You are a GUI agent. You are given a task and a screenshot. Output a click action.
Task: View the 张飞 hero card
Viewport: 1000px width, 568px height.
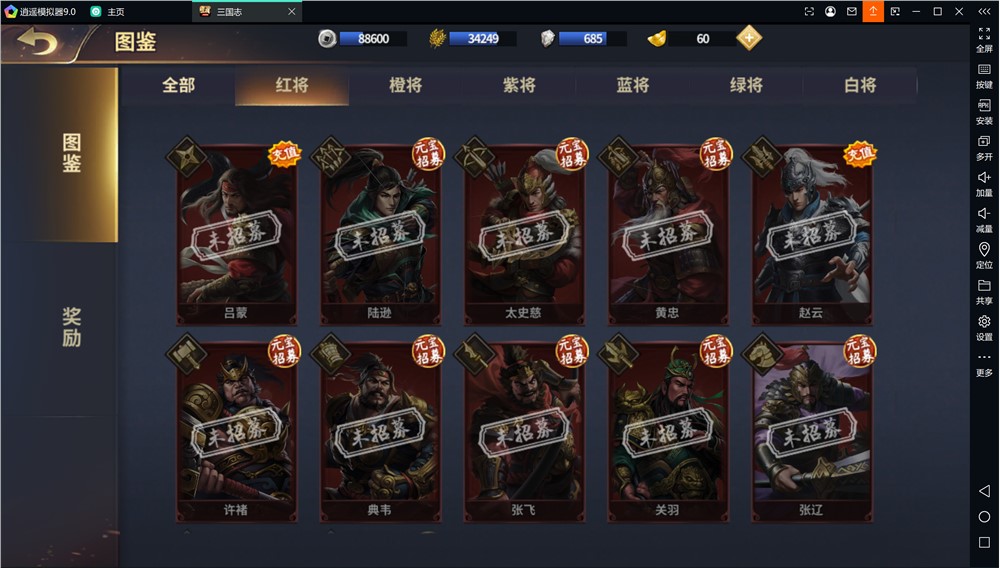tap(523, 431)
